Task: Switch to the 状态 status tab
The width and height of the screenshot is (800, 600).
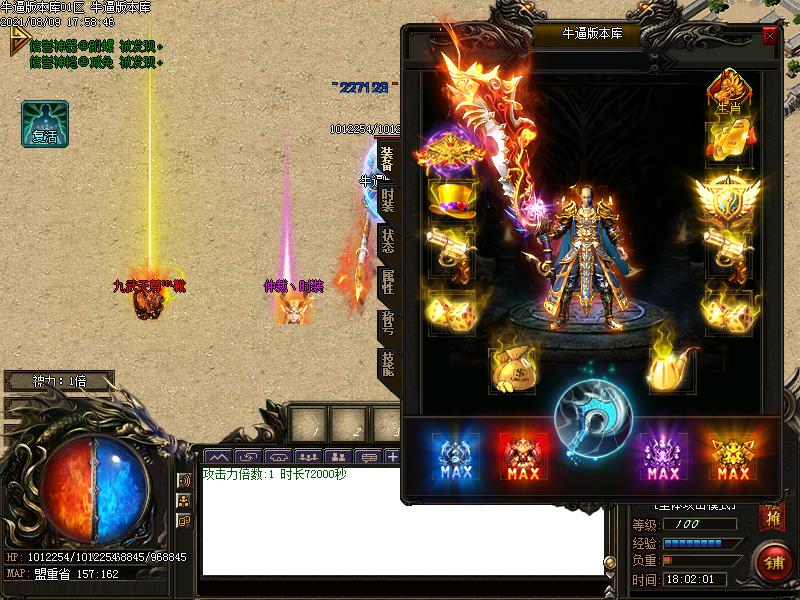Action: tap(388, 240)
